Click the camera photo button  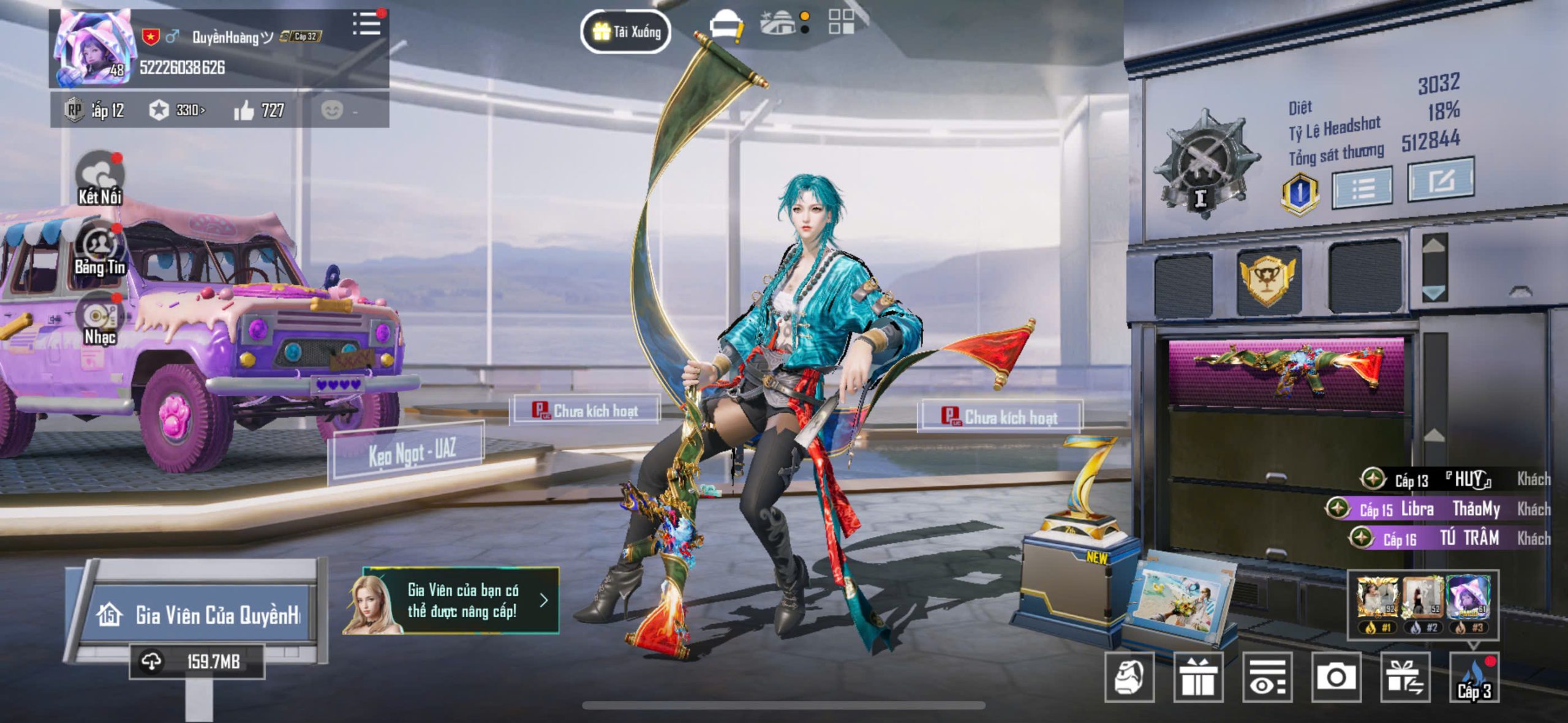(1336, 676)
